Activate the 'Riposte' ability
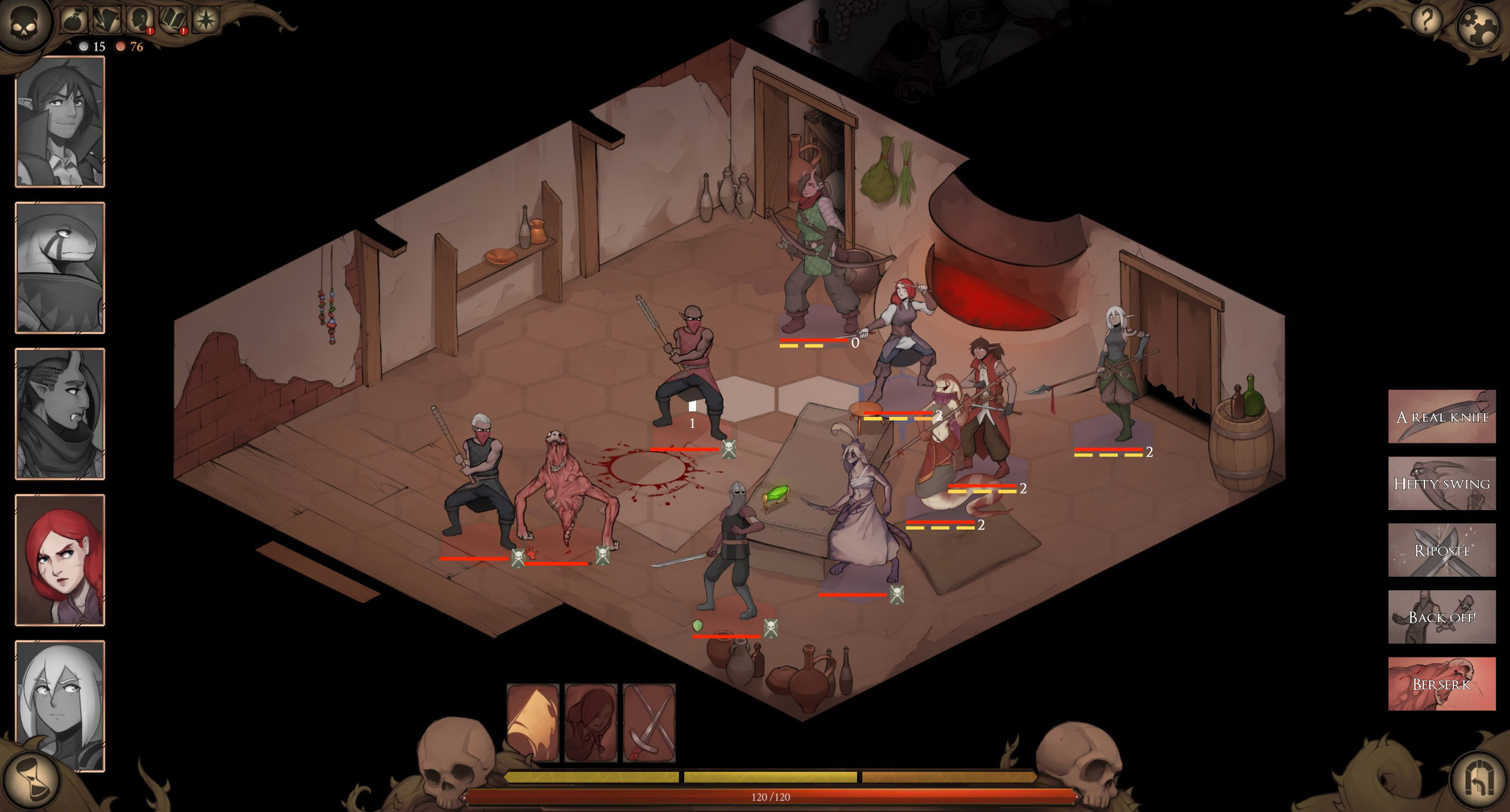Viewport: 1510px width, 812px height. click(x=1442, y=550)
